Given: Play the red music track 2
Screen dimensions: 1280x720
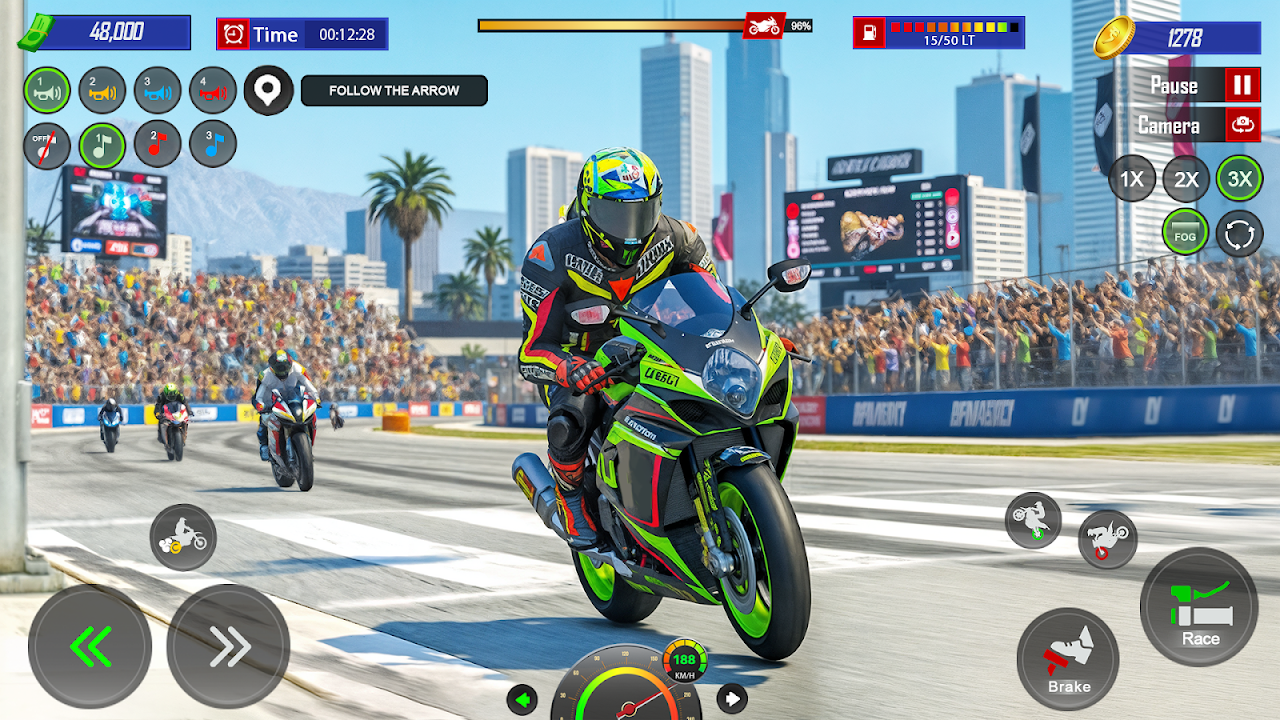Looking at the screenshot, I should pos(157,145).
